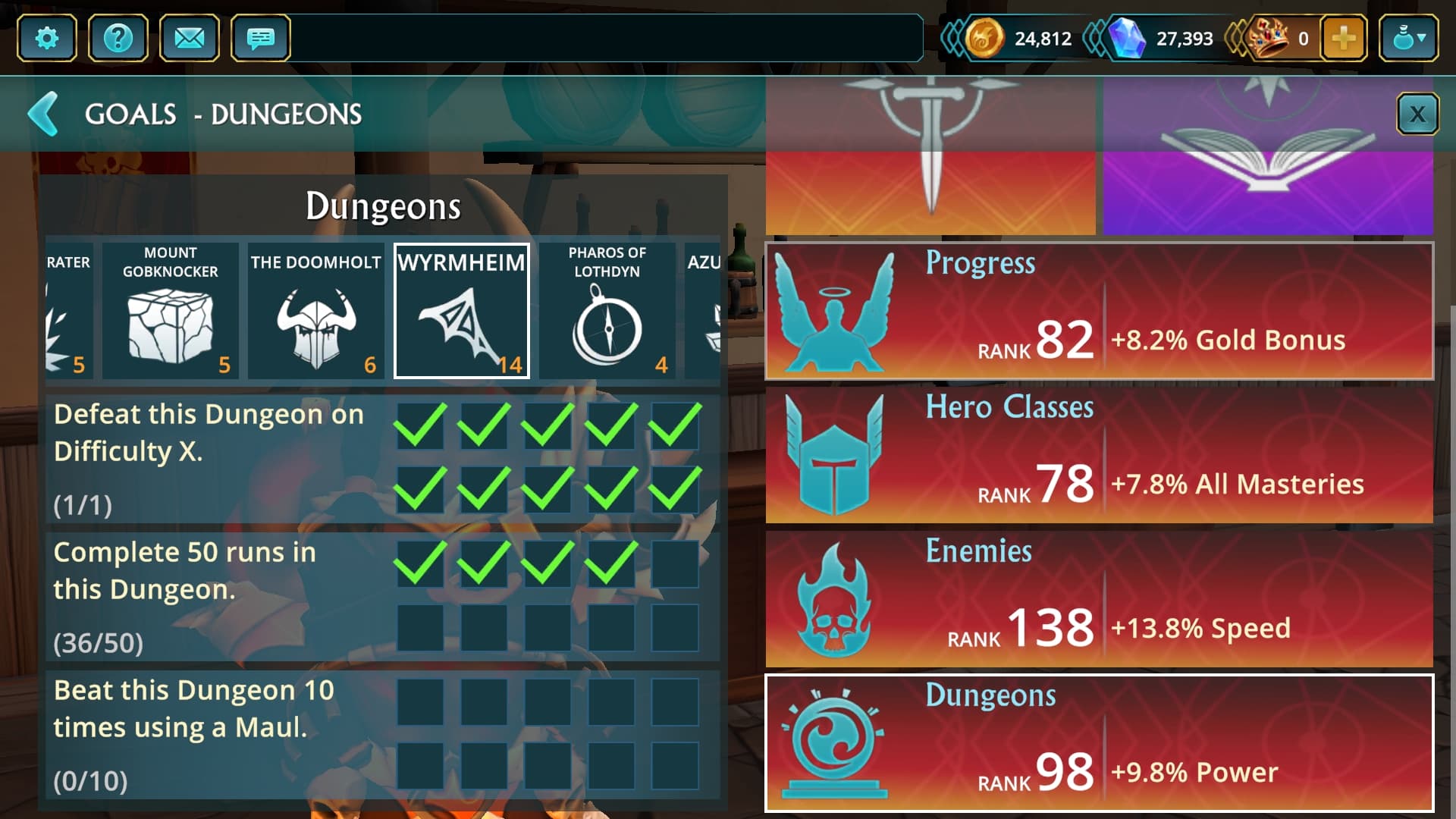The height and width of the screenshot is (819, 1456).
Task: Add more crowns with the plus button
Action: 1343,38
